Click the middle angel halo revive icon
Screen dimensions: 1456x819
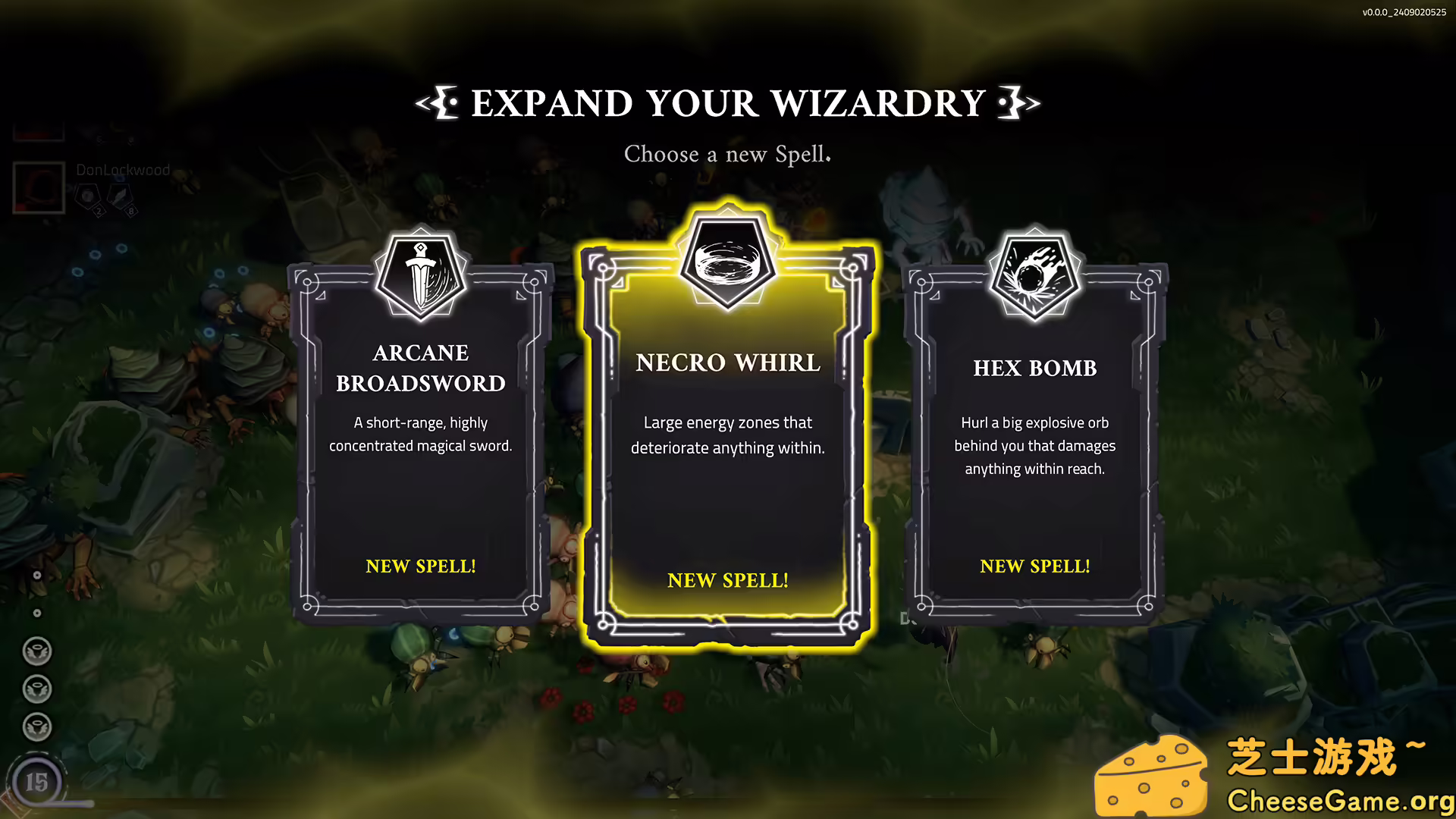pyautogui.click(x=36, y=689)
